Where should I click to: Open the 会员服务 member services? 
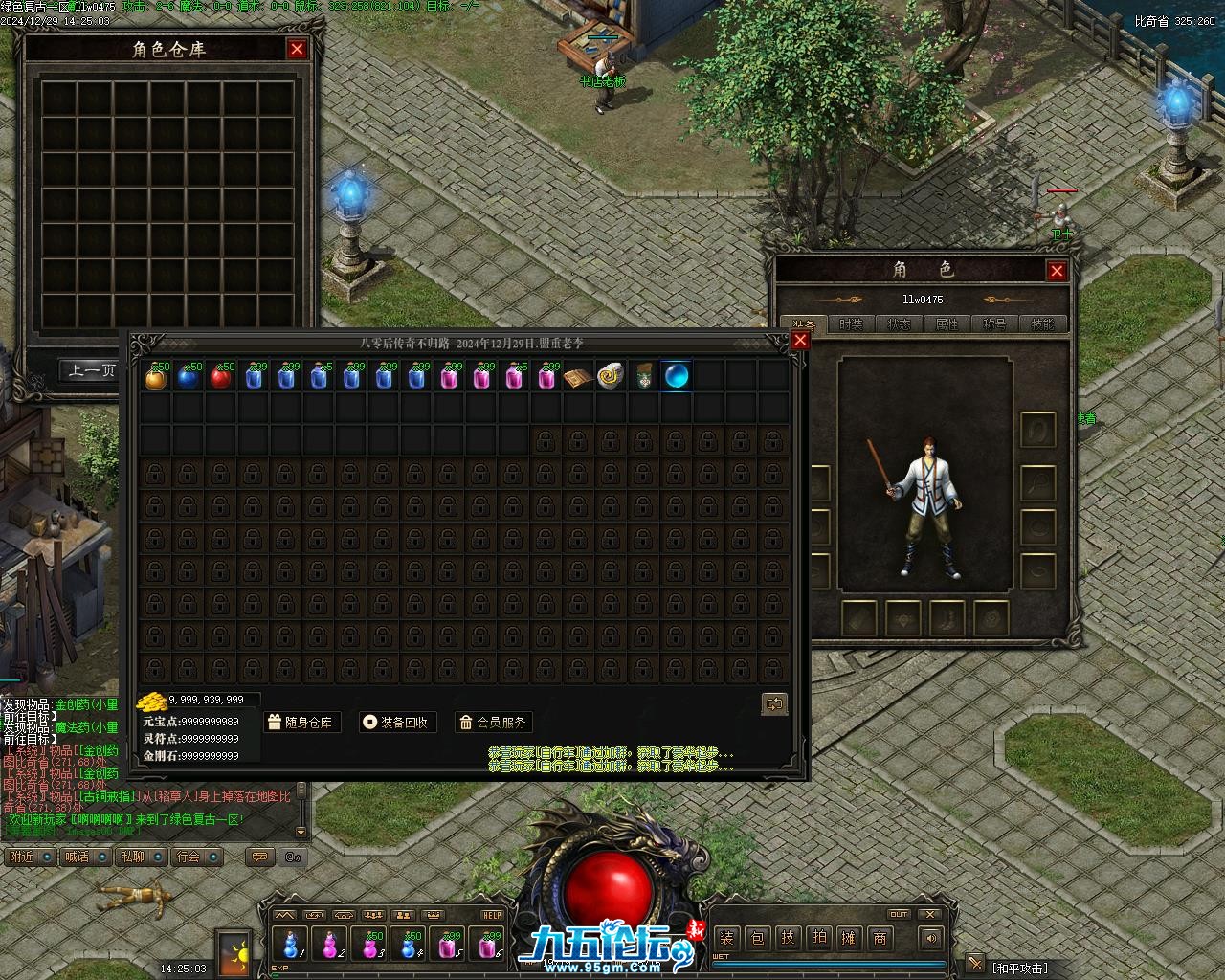coord(493,723)
